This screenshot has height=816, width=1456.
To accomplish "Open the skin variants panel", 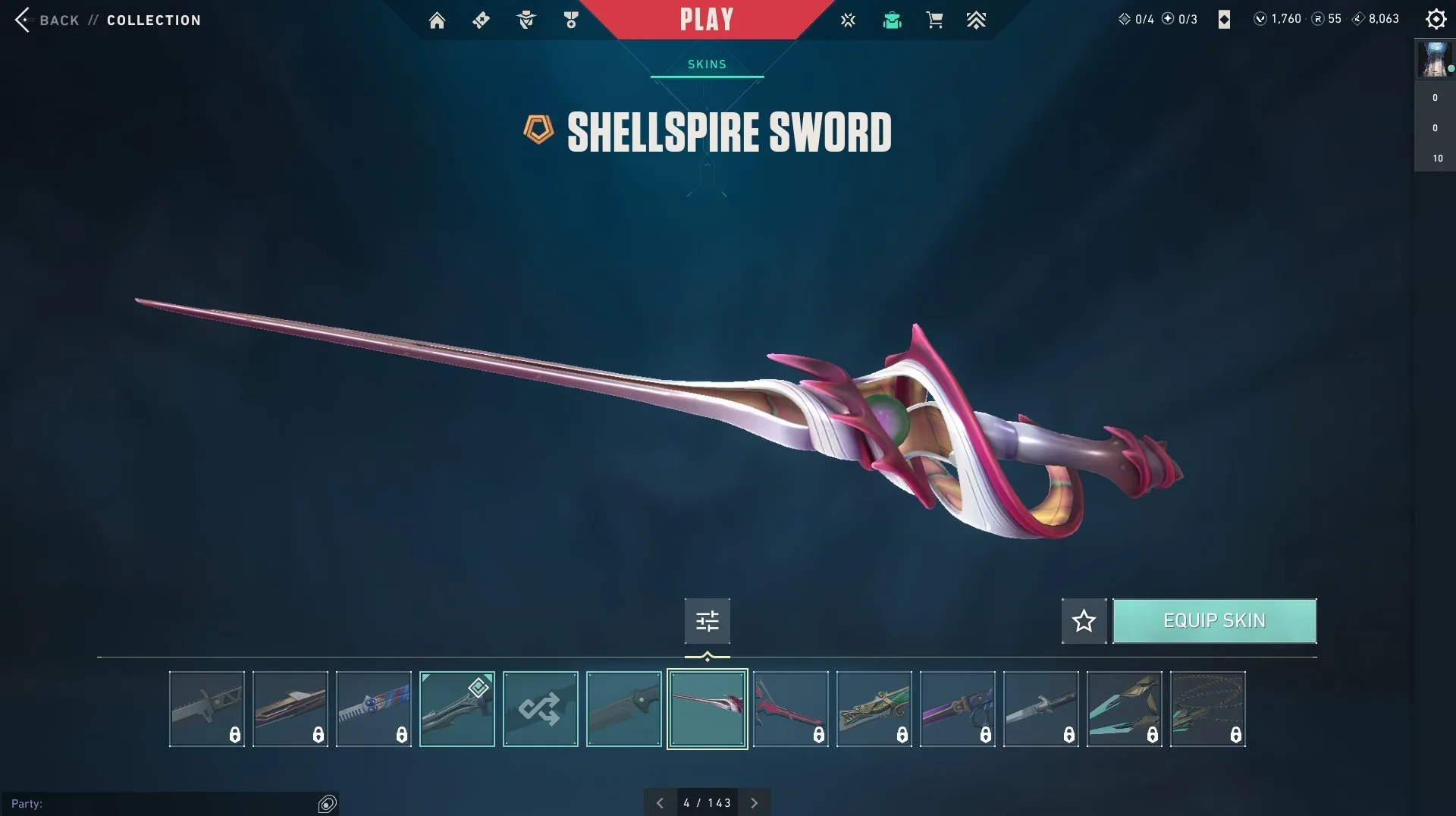I will (707, 620).
